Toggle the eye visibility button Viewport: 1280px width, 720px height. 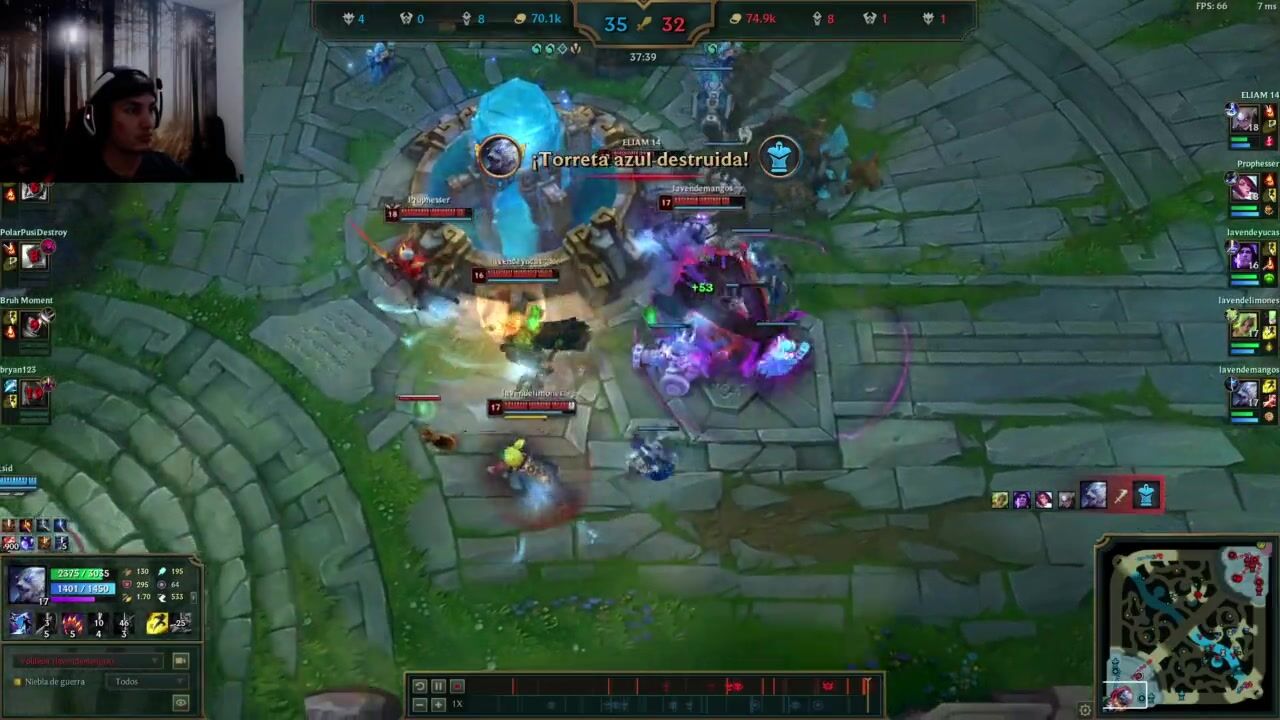pos(181,704)
